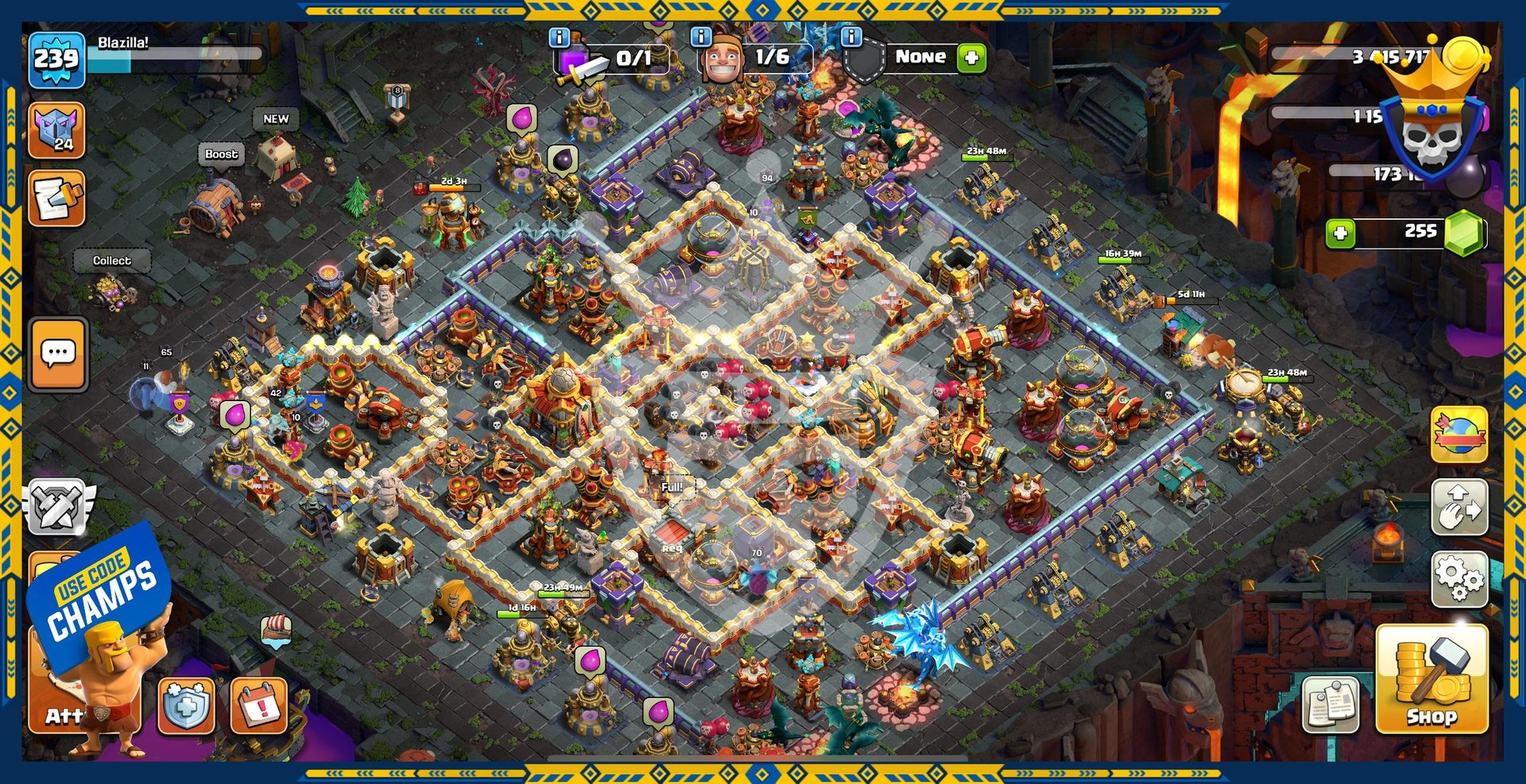Viewport: 1526px width, 784px height.
Task: Open the crossed swords winged badge
Action: pos(57,507)
